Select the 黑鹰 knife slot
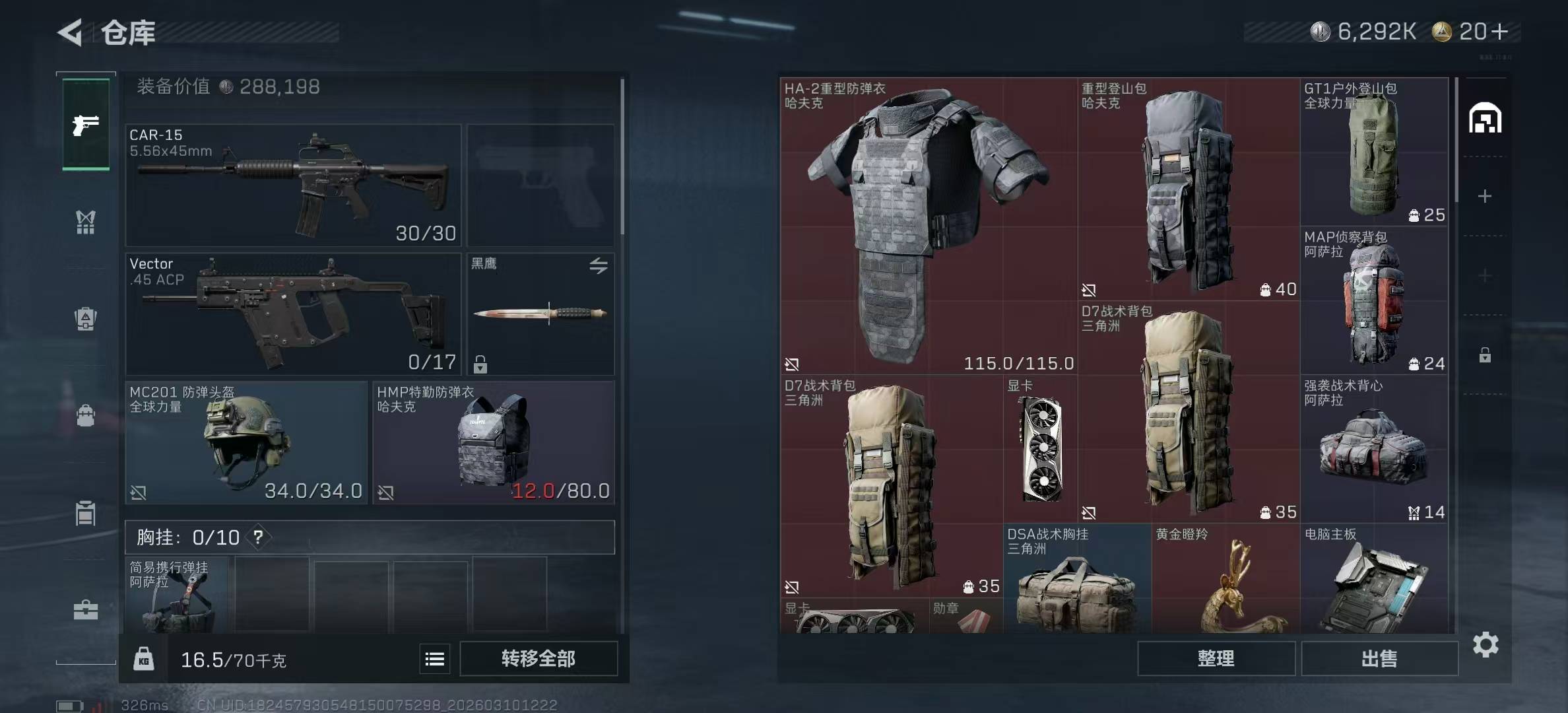Screen dimensions: 1568x713 click(540, 314)
